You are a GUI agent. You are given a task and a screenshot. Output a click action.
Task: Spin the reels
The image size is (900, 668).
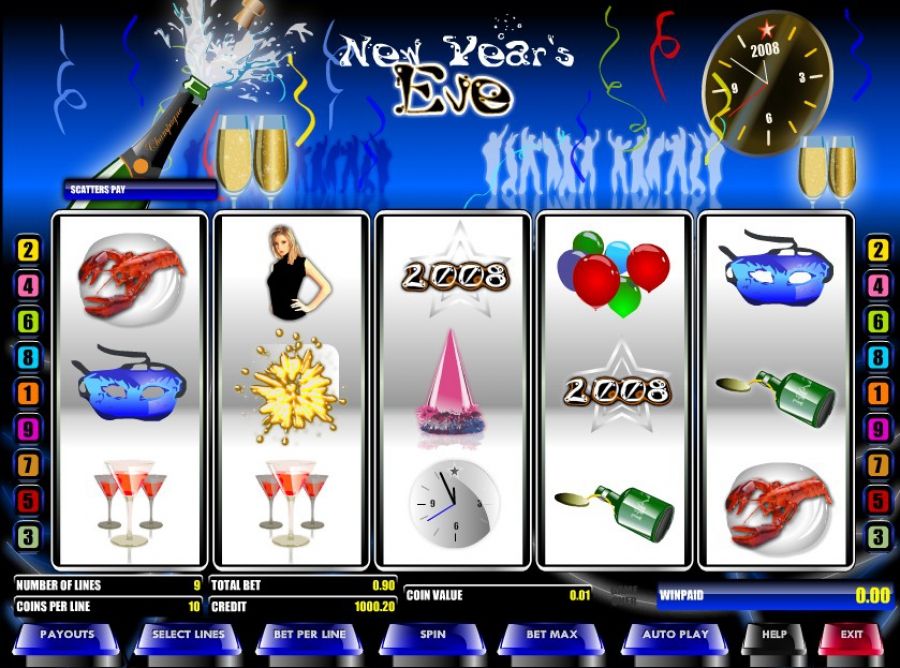click(432, 635)
